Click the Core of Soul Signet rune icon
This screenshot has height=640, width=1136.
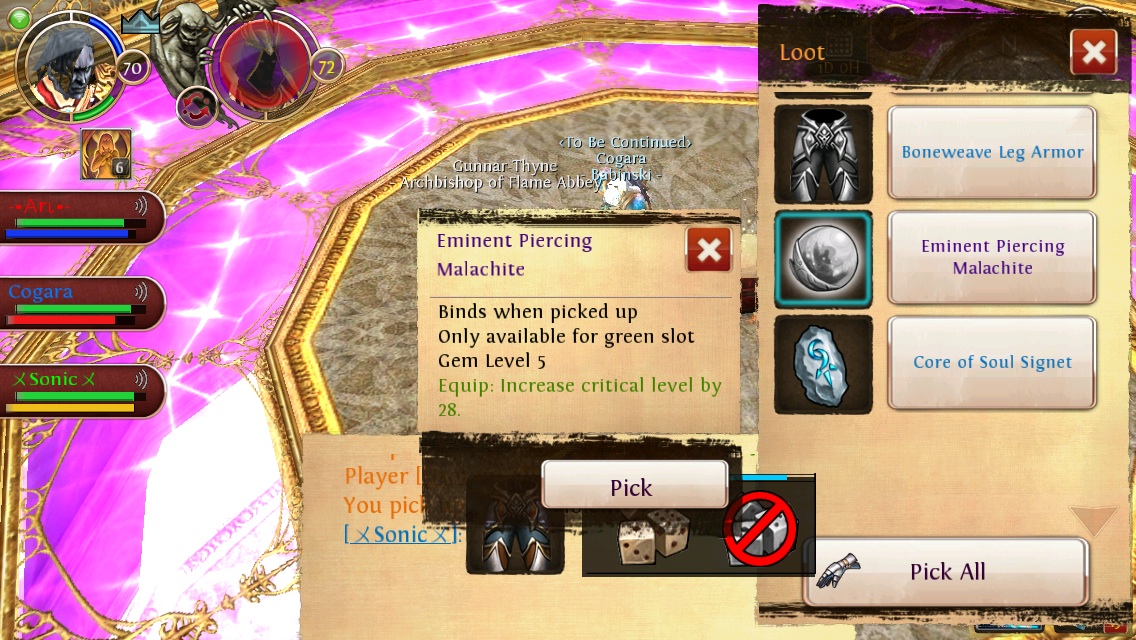[823, 364]
